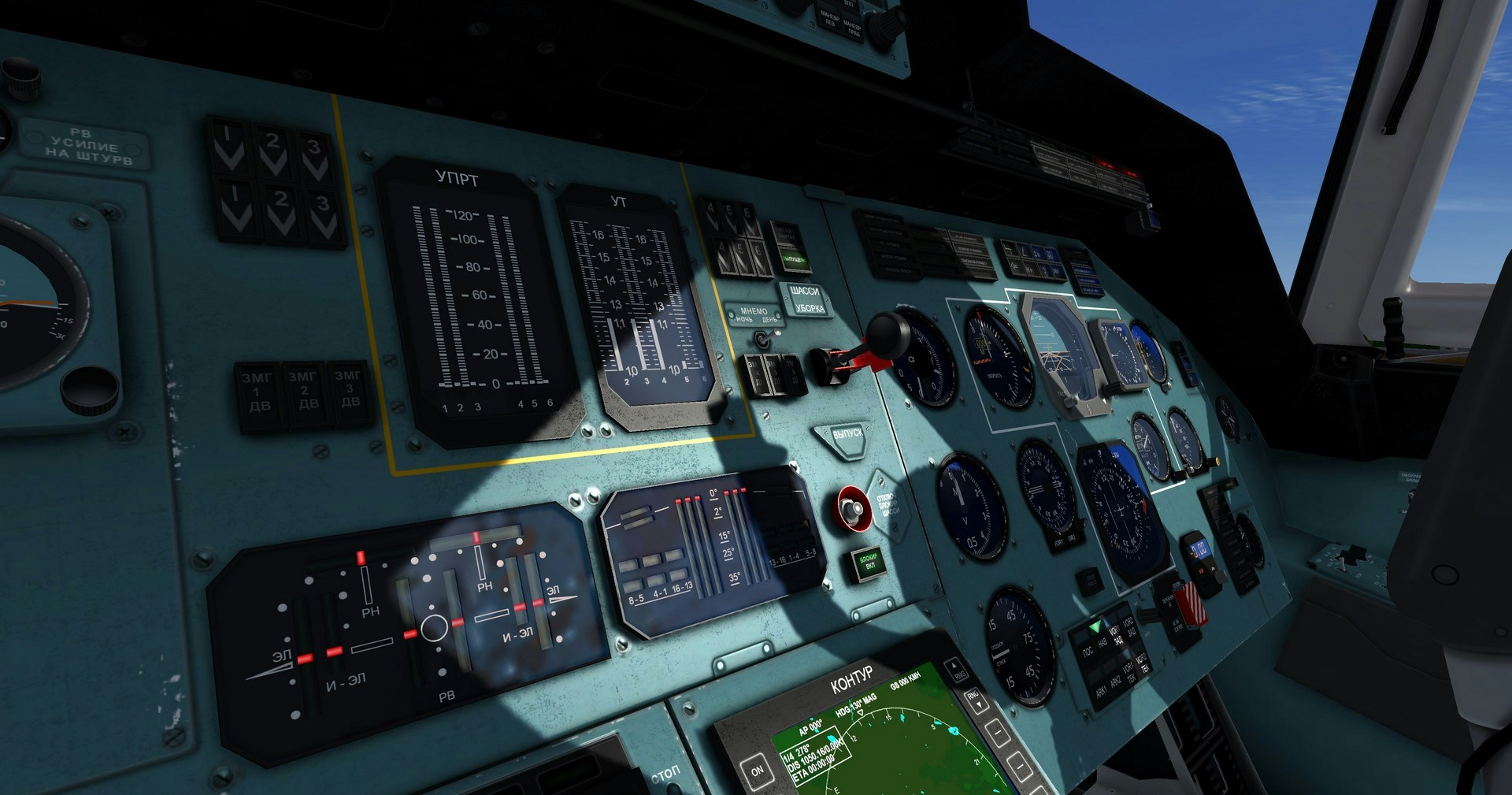The width and height of the screenshot is (1512, 795).
Task: Select the ARK1 nav source button
Action: click(1100, 690)
